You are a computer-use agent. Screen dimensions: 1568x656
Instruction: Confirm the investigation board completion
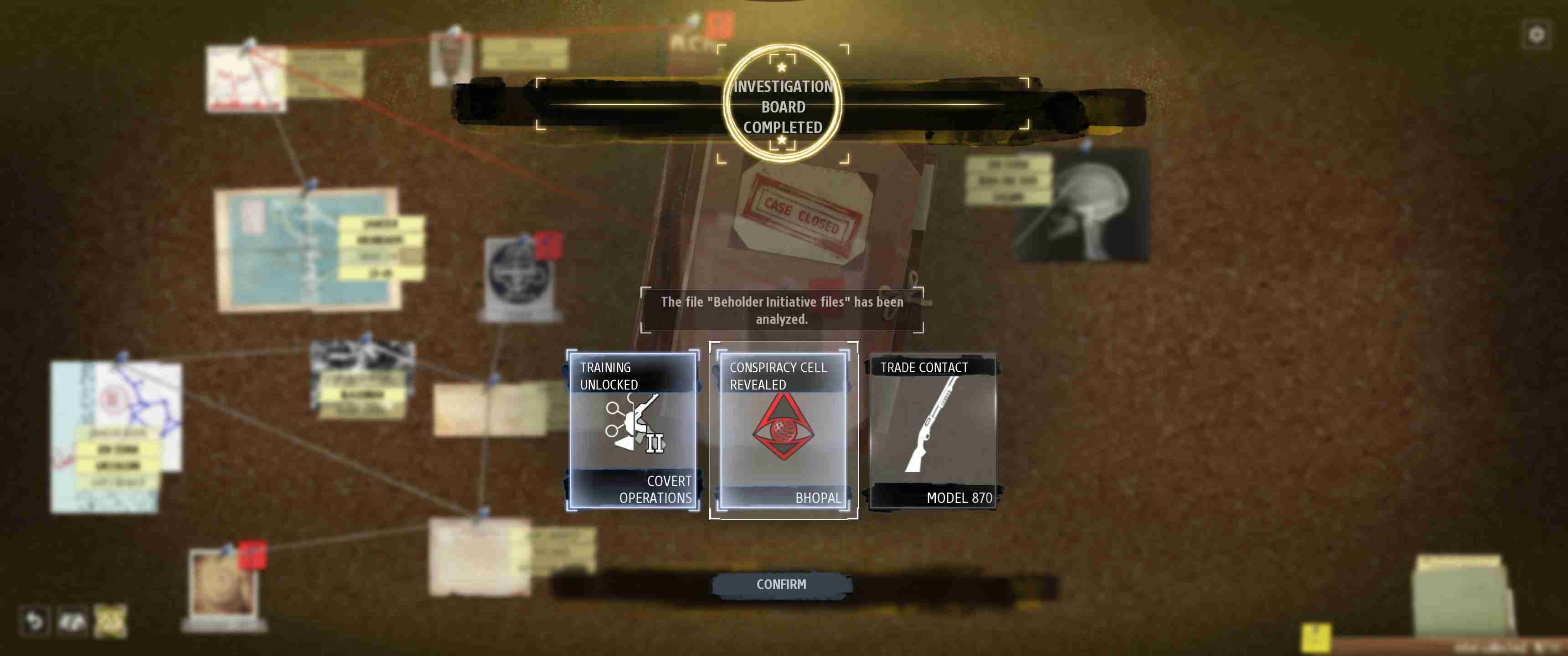tap(782, 584)
